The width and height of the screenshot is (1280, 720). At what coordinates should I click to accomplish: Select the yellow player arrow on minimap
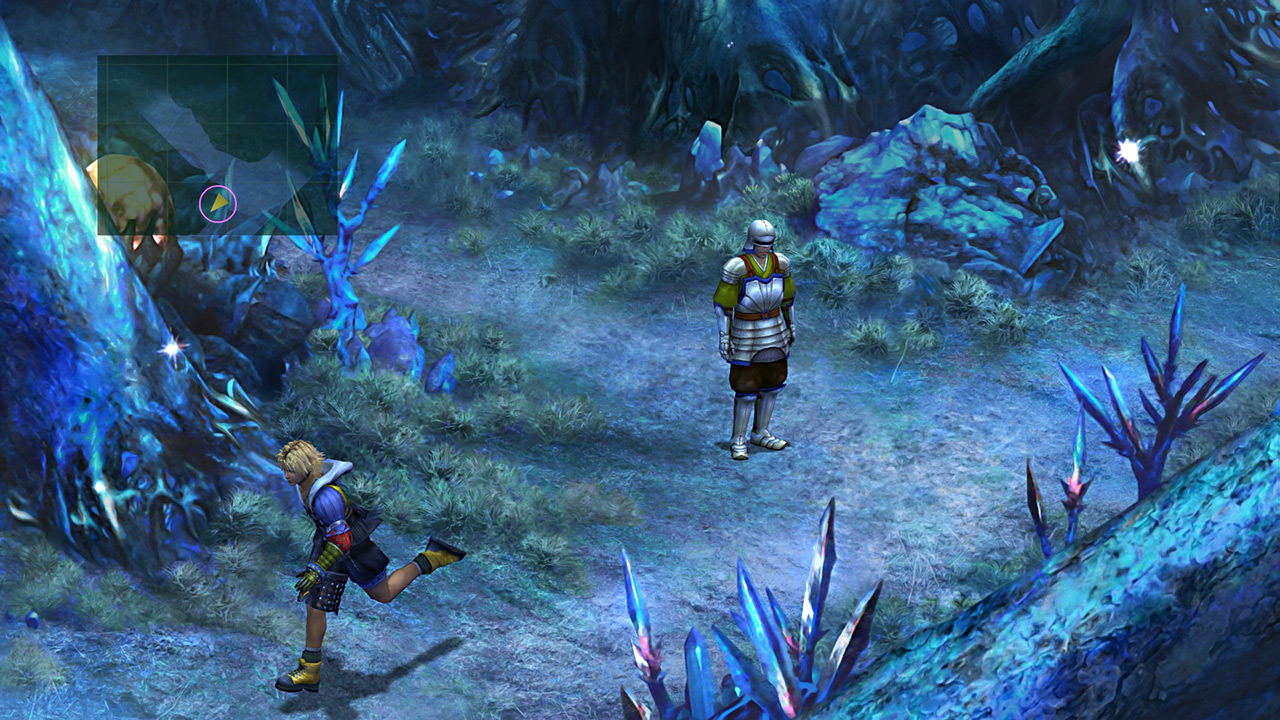[219, 203]
